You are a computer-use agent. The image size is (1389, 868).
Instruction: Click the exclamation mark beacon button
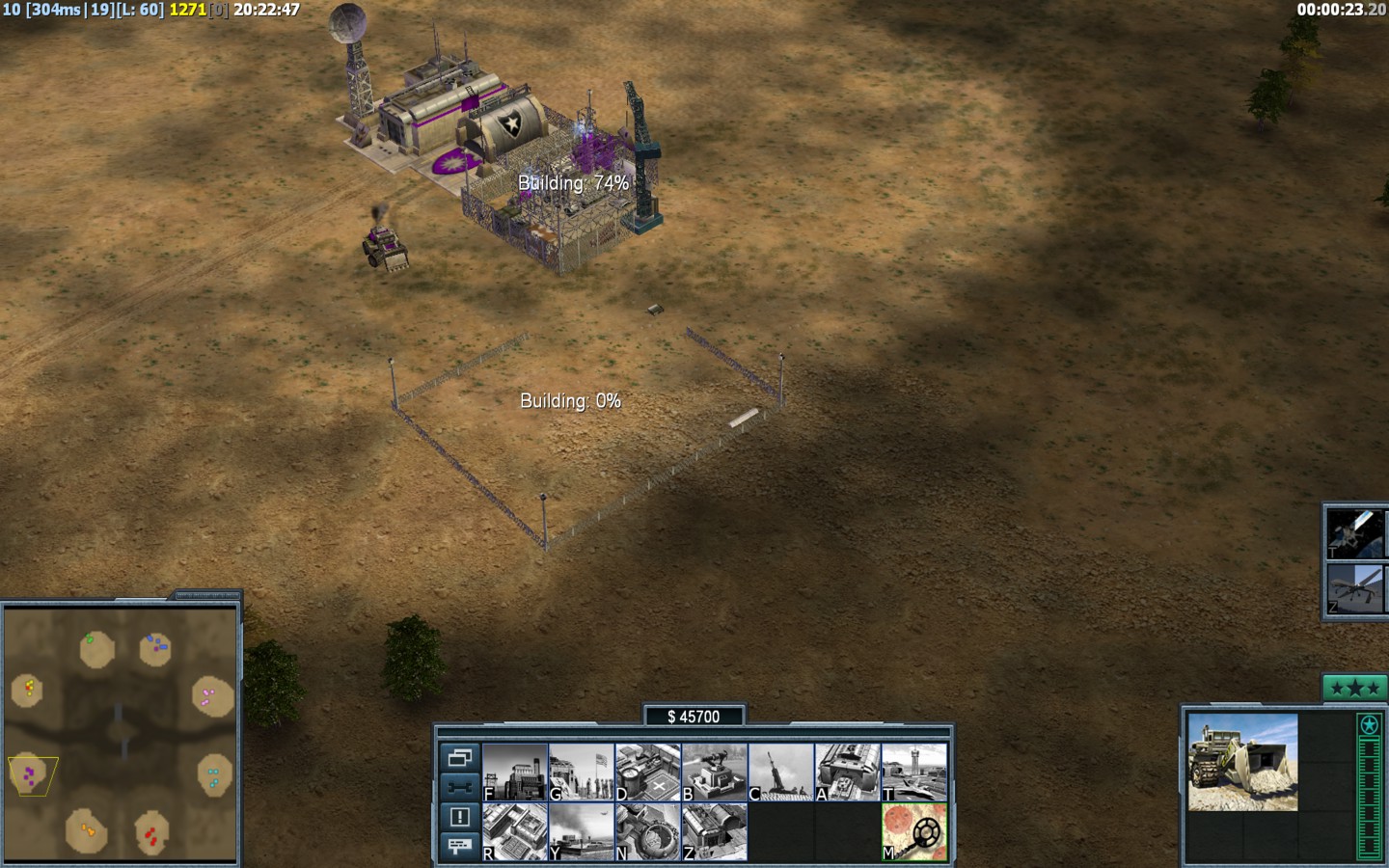point(459,817)
